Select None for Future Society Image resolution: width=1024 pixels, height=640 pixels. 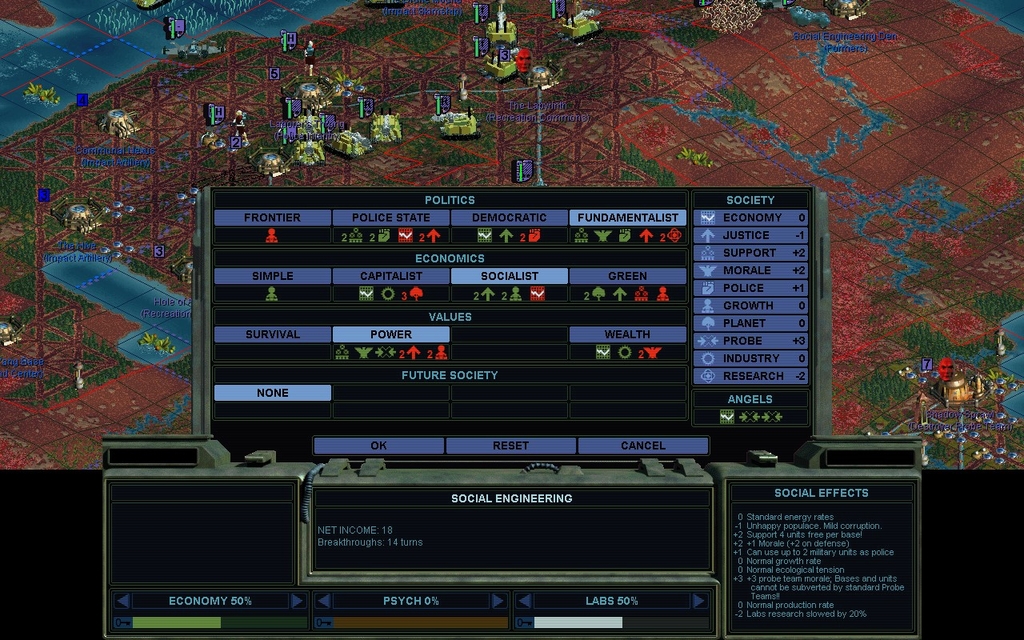[272, 393]
